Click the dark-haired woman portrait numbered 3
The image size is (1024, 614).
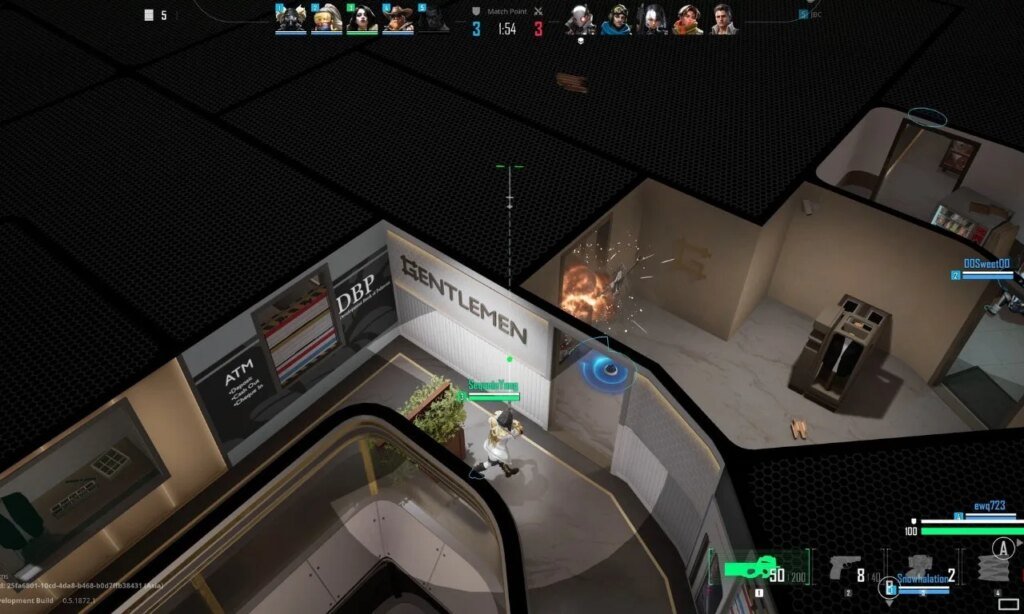[x=362, y=19]
